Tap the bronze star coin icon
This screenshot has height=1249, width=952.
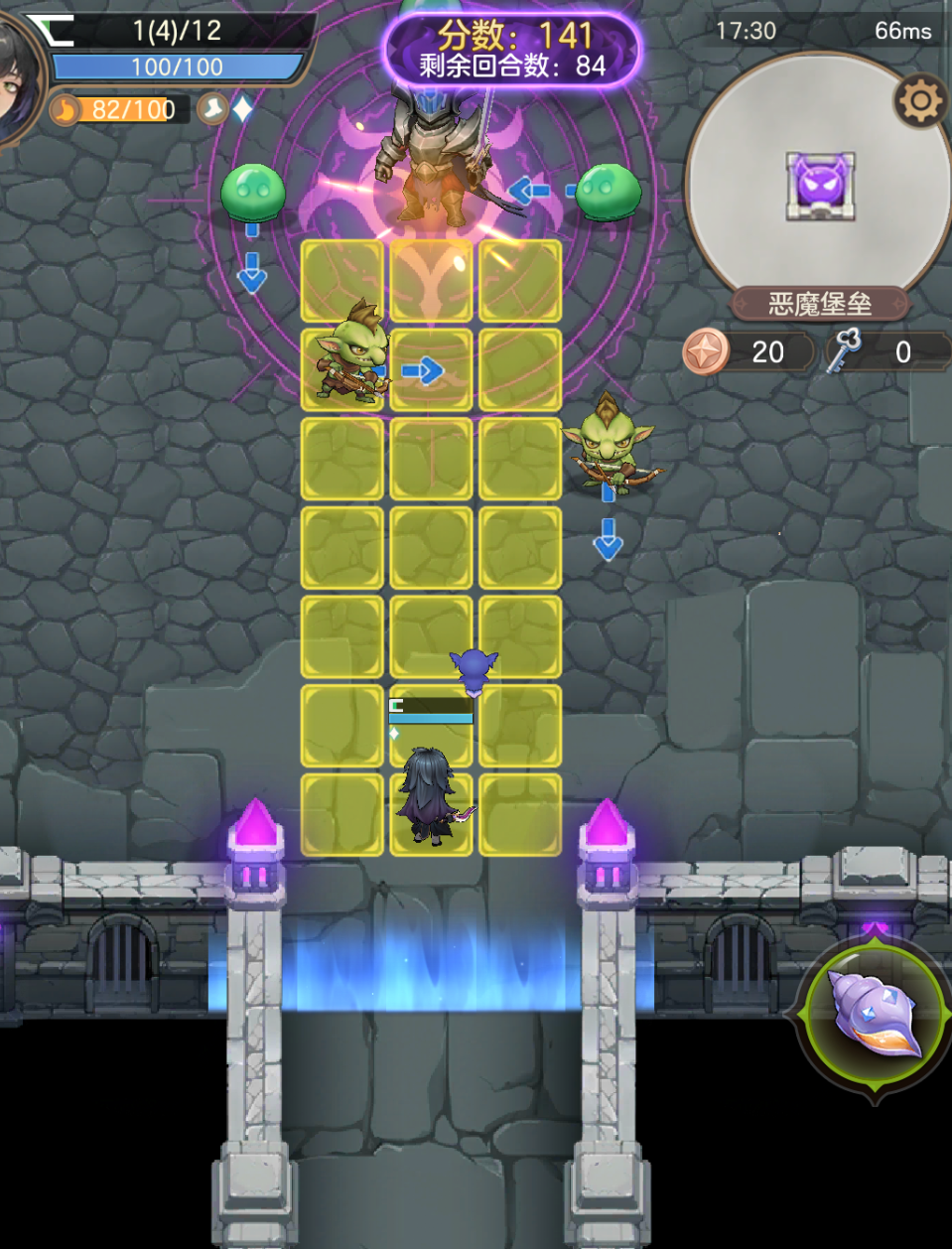click(706, 352)
